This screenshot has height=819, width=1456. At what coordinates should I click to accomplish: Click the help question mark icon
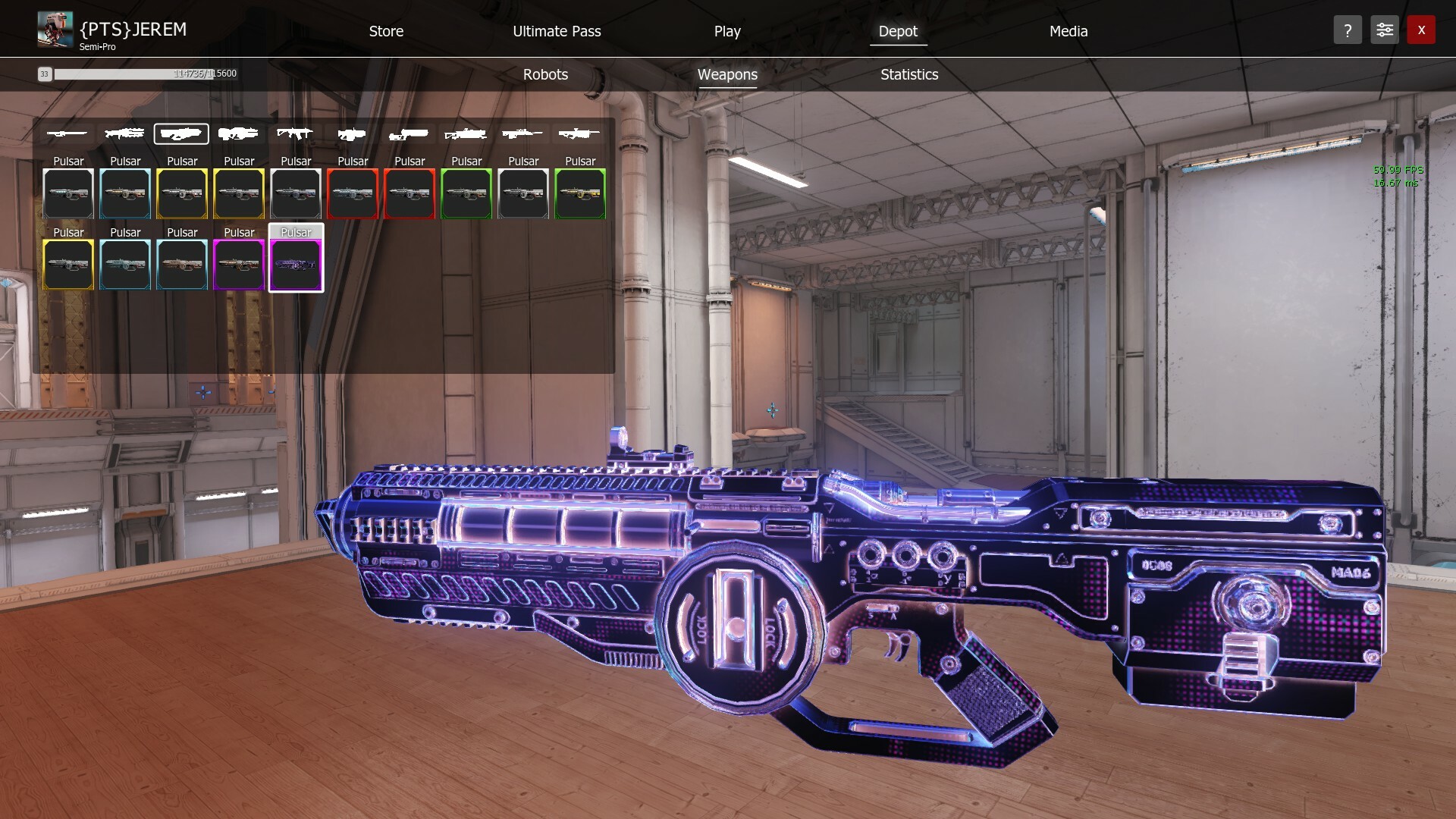(1348, 30)
